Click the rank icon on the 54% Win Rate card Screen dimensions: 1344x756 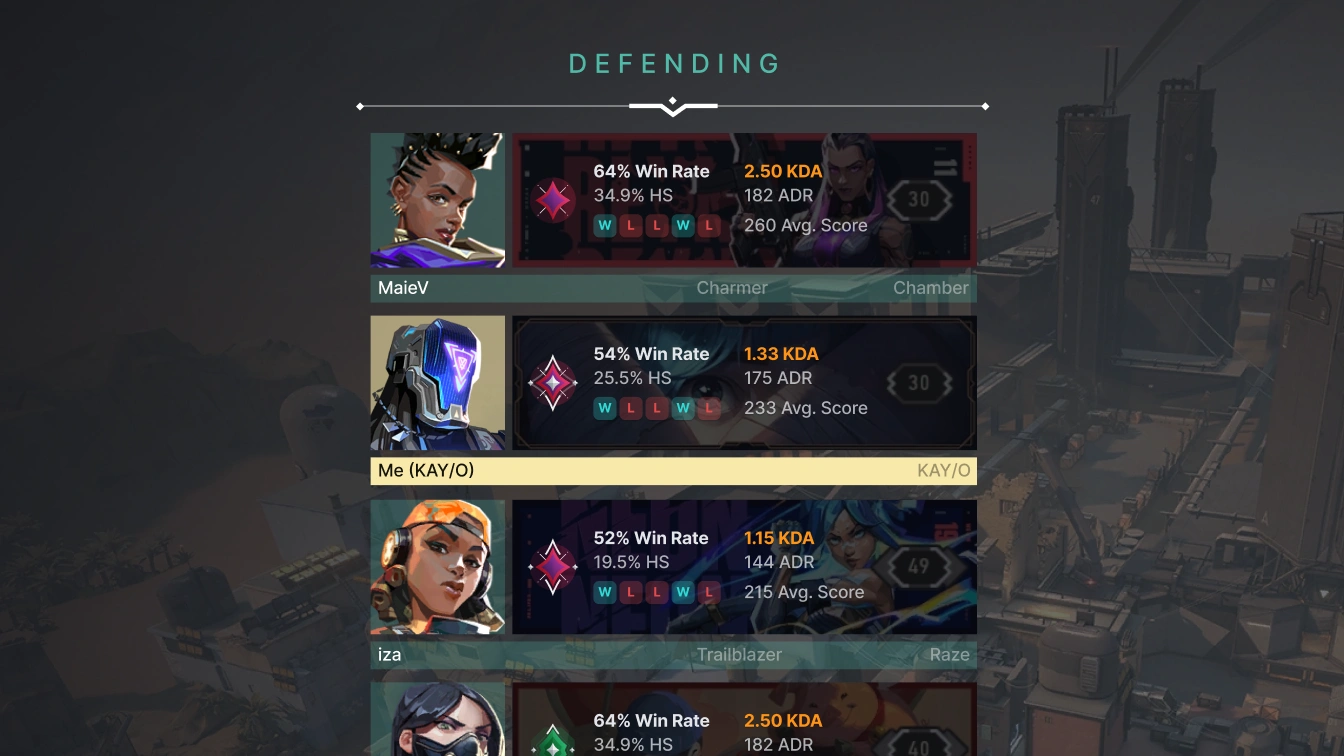coord(553,383)
